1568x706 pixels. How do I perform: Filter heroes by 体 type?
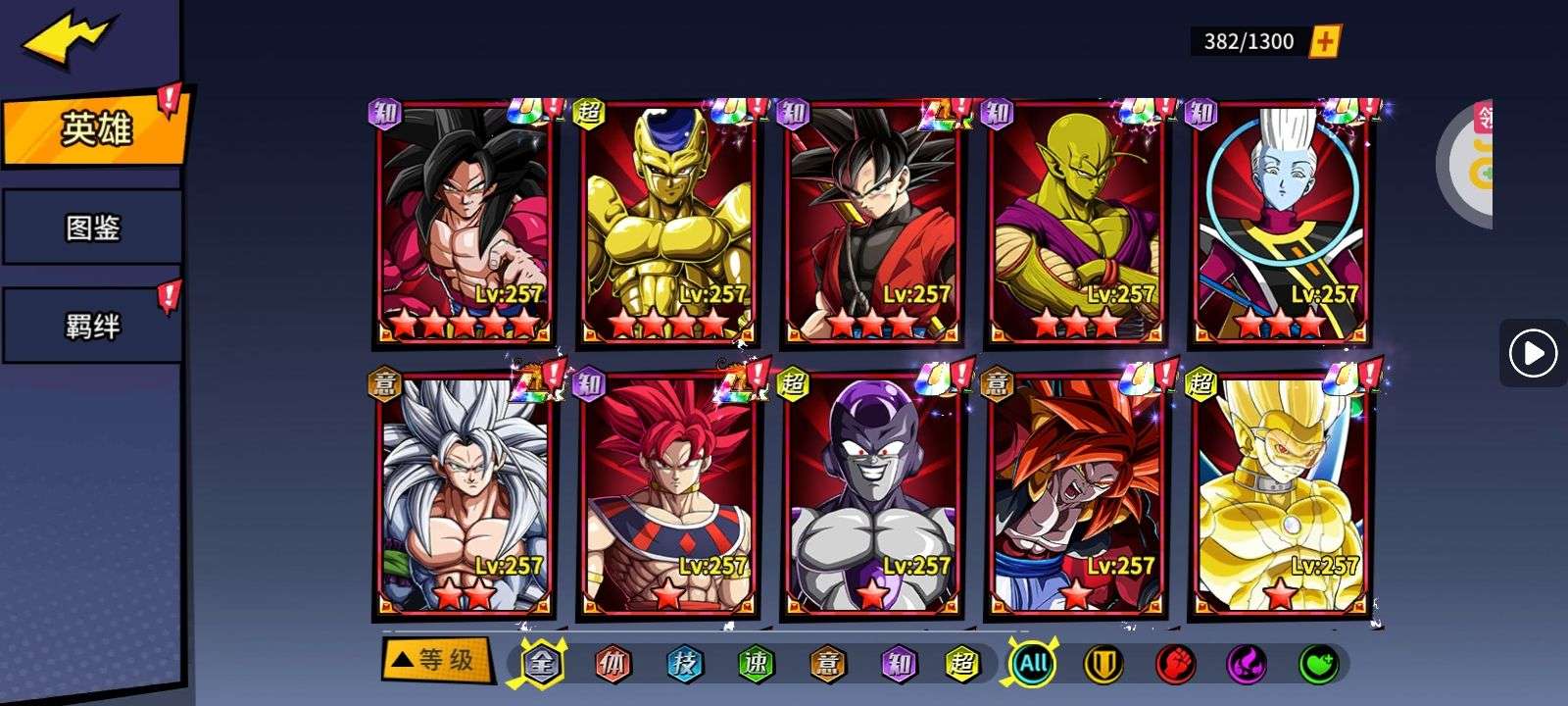click(x=612, y=665)
